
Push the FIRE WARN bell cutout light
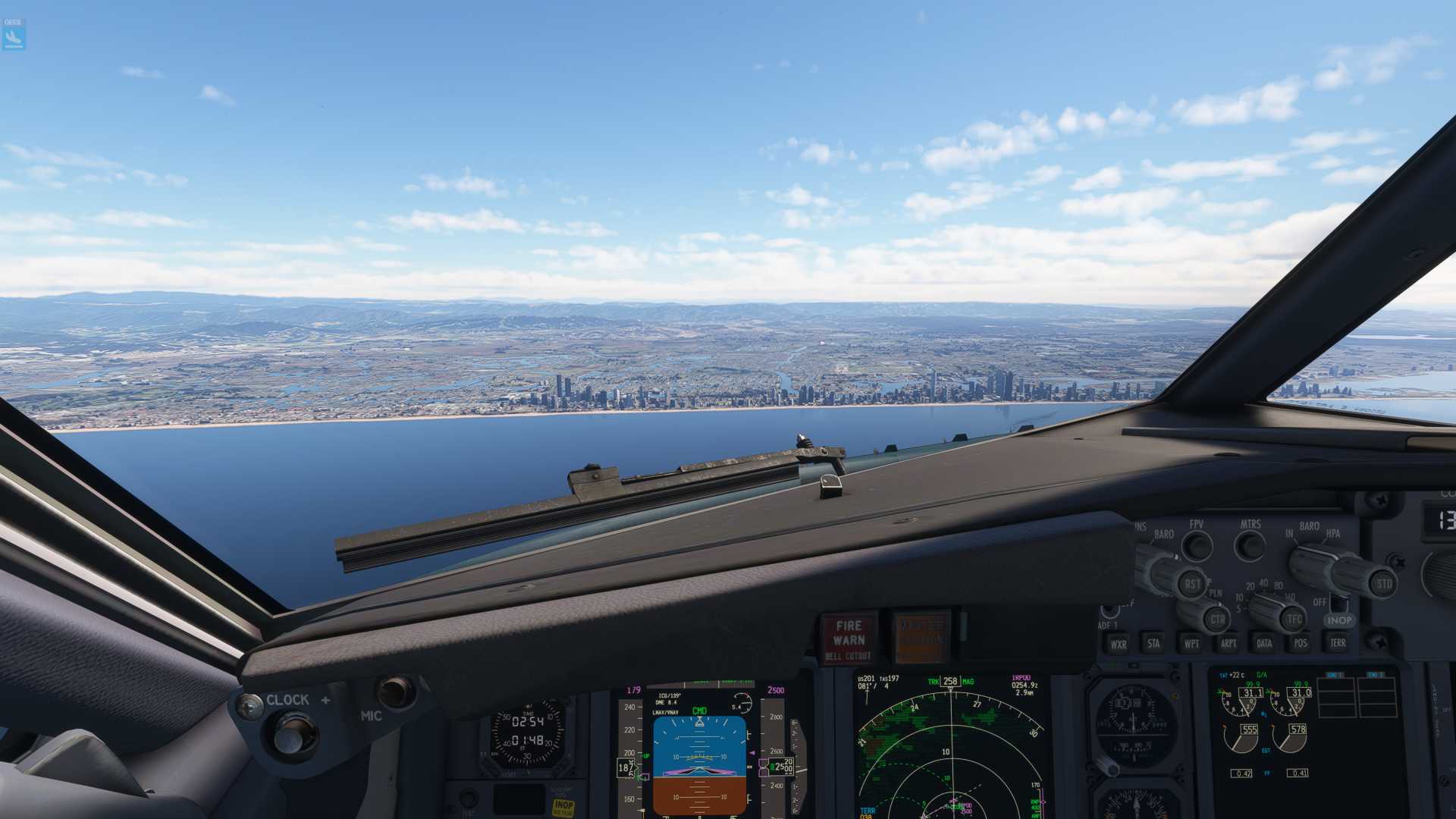[849, 638]
